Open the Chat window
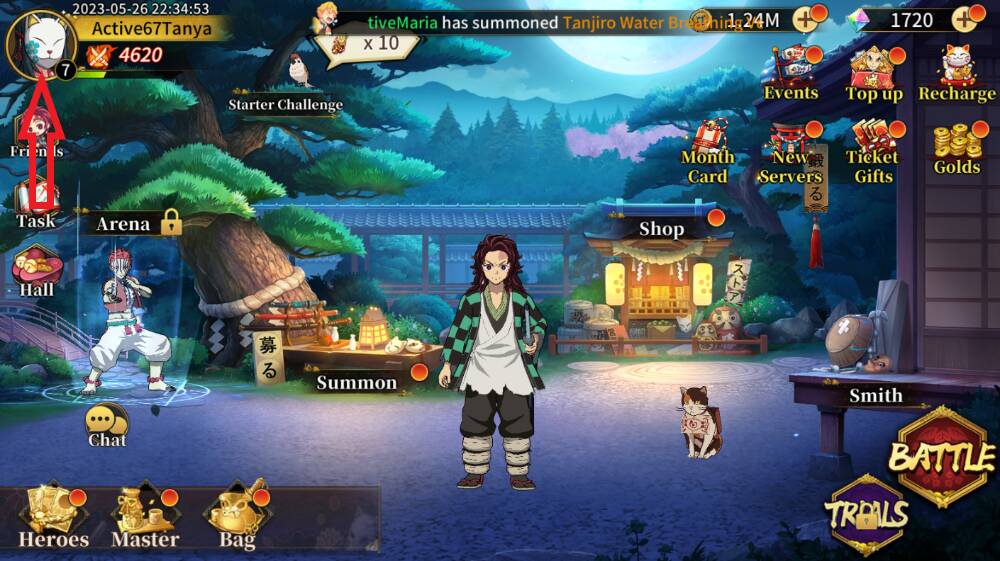This screenshot has height=561, width=1000. click(x=106, y=425)
